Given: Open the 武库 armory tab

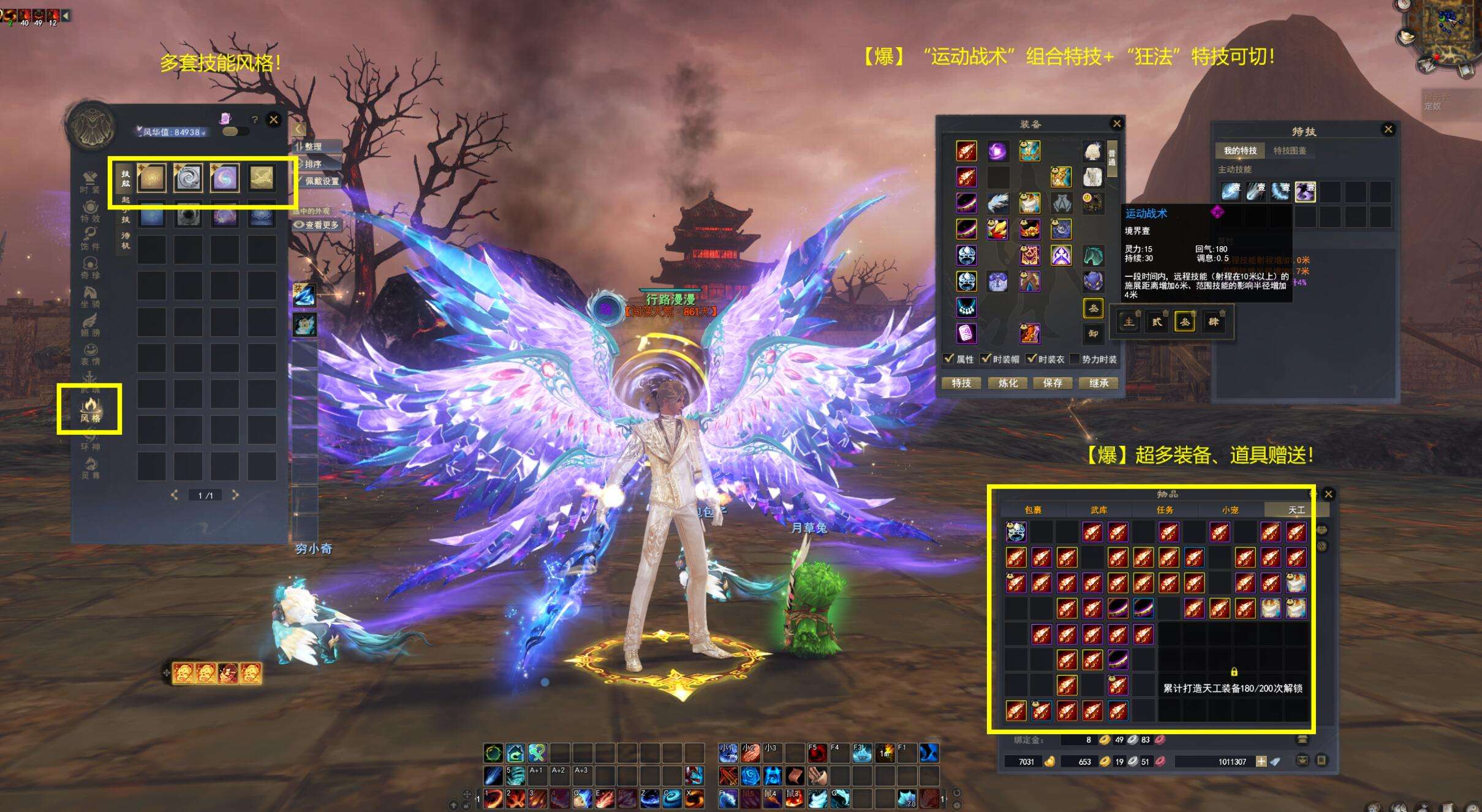Looking at the screenshot, I should click(x=1098, y=509).
